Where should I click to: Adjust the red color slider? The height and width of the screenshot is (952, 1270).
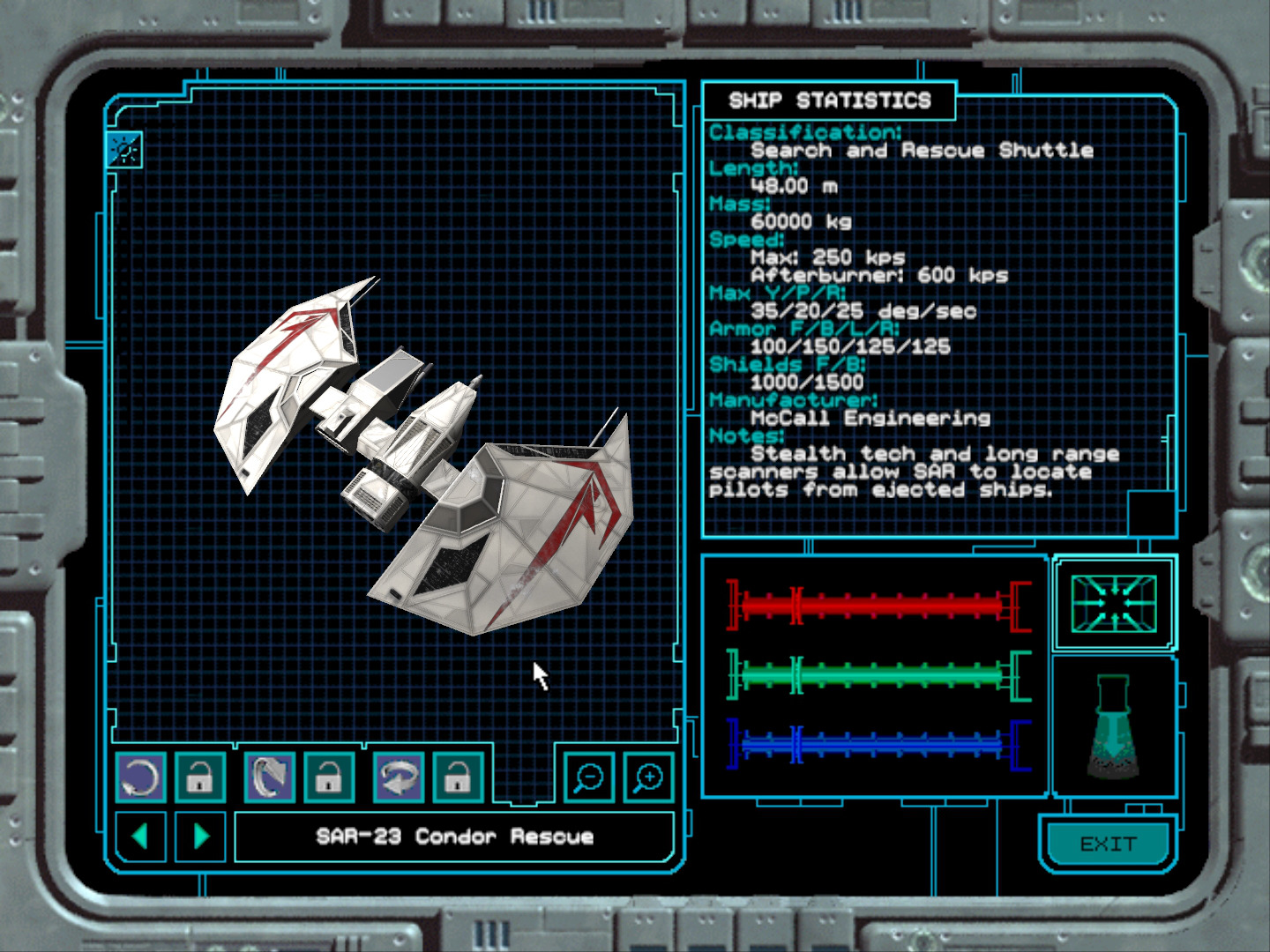tap(878, 606)
